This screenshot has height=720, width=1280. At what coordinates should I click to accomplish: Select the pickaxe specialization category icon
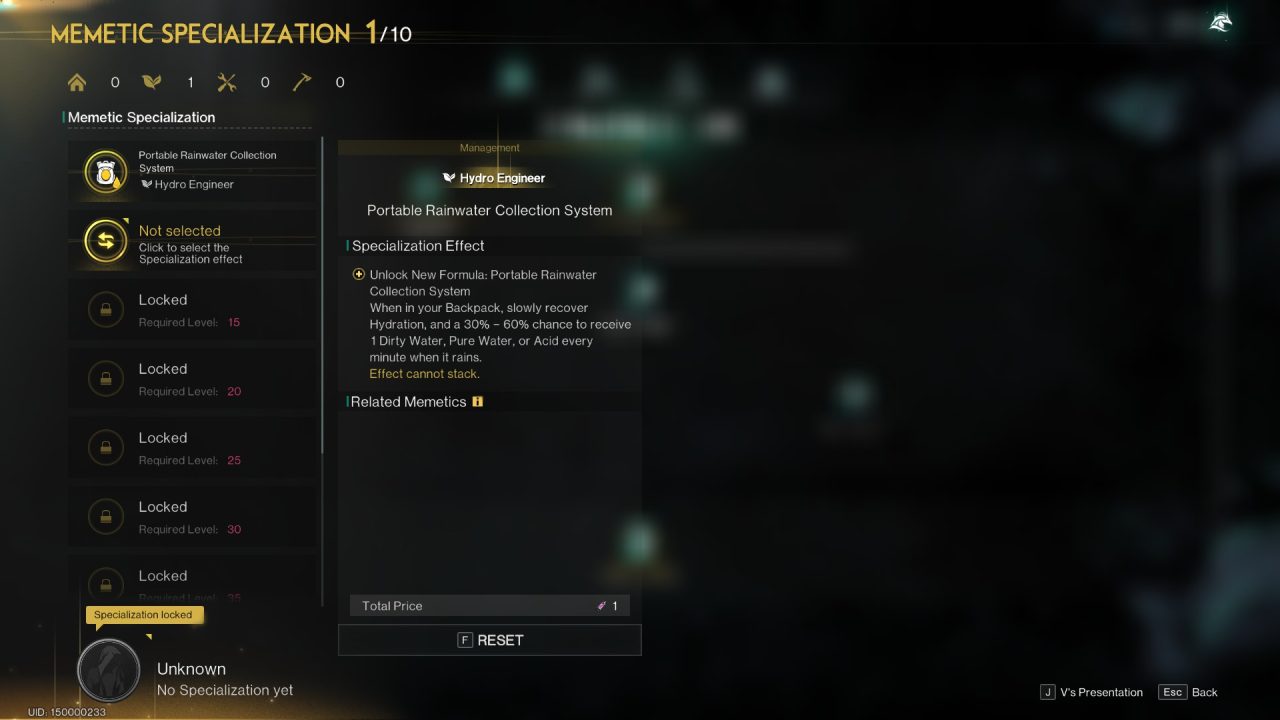pos(302,81)
